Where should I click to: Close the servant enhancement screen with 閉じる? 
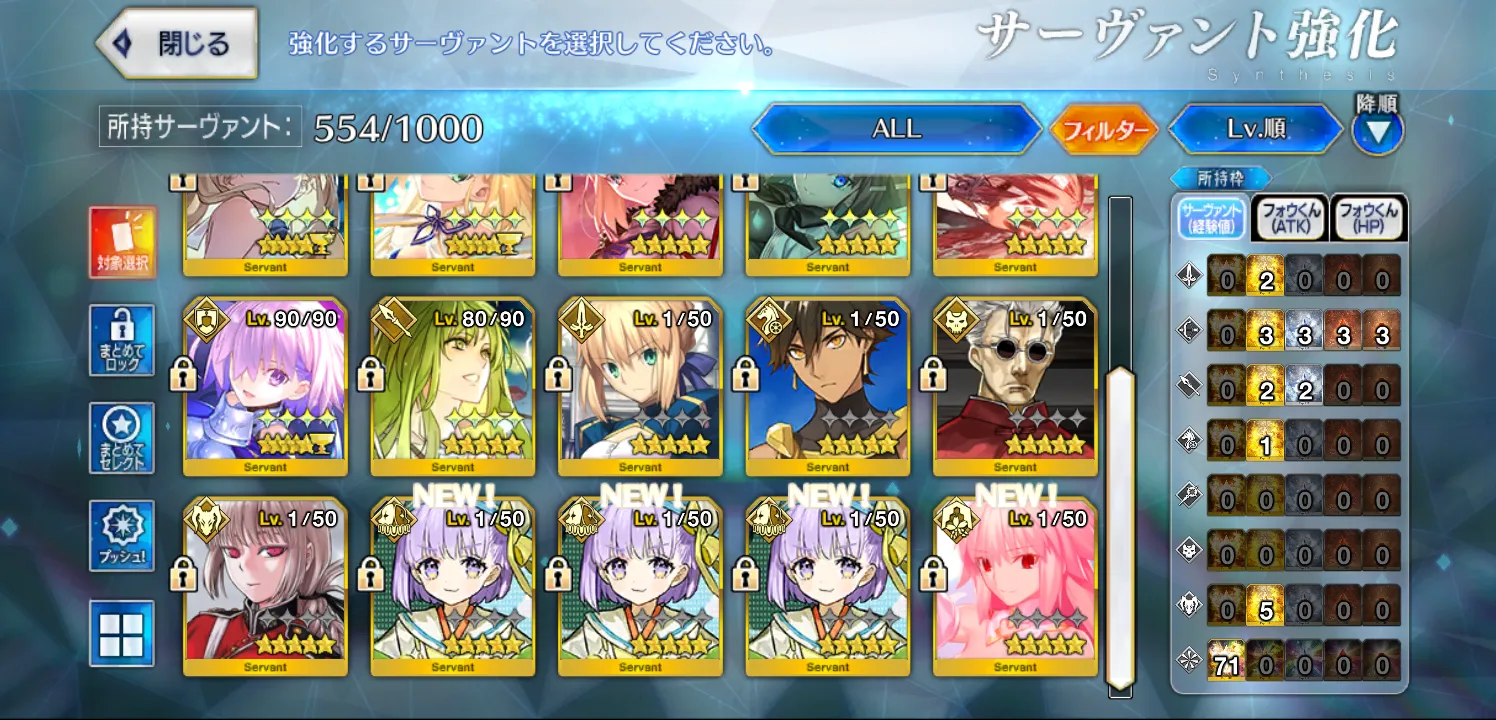coord(177,44)
